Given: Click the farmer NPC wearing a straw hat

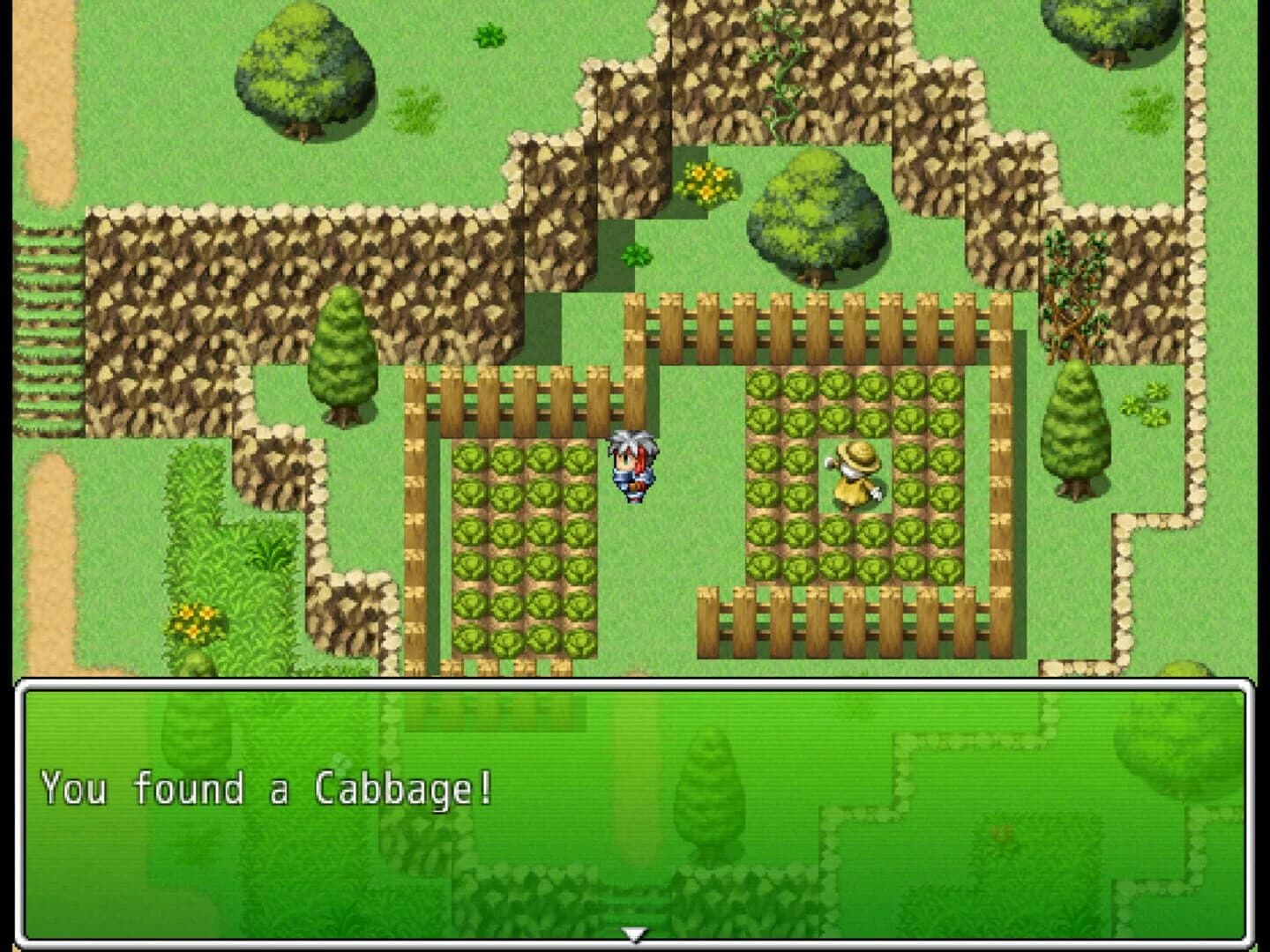Looking at the screenshot, I should pyautogui.click(x=852, y=476).
